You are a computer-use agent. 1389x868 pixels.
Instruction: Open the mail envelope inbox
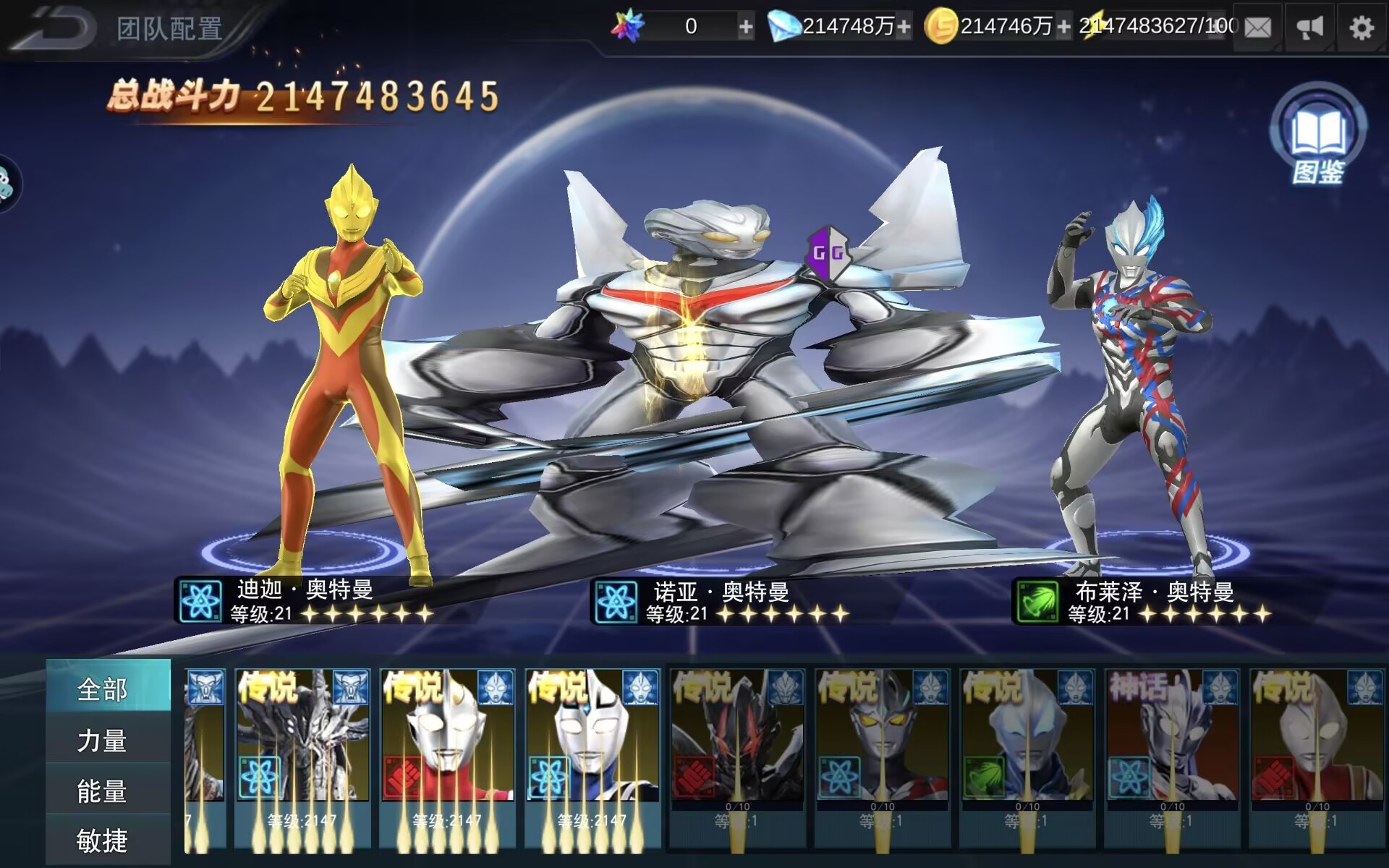1257,28
